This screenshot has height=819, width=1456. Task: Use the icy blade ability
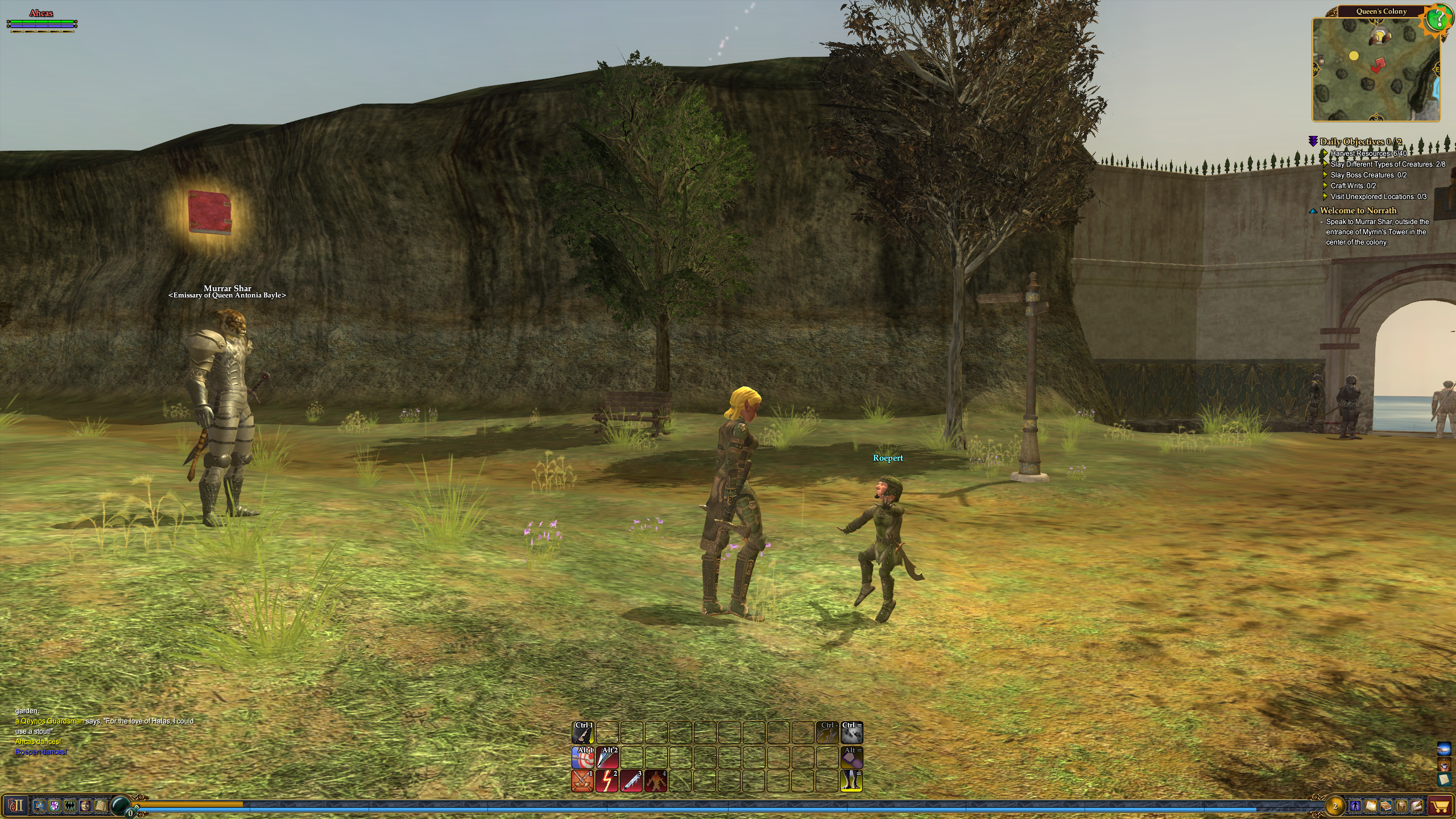631,781
